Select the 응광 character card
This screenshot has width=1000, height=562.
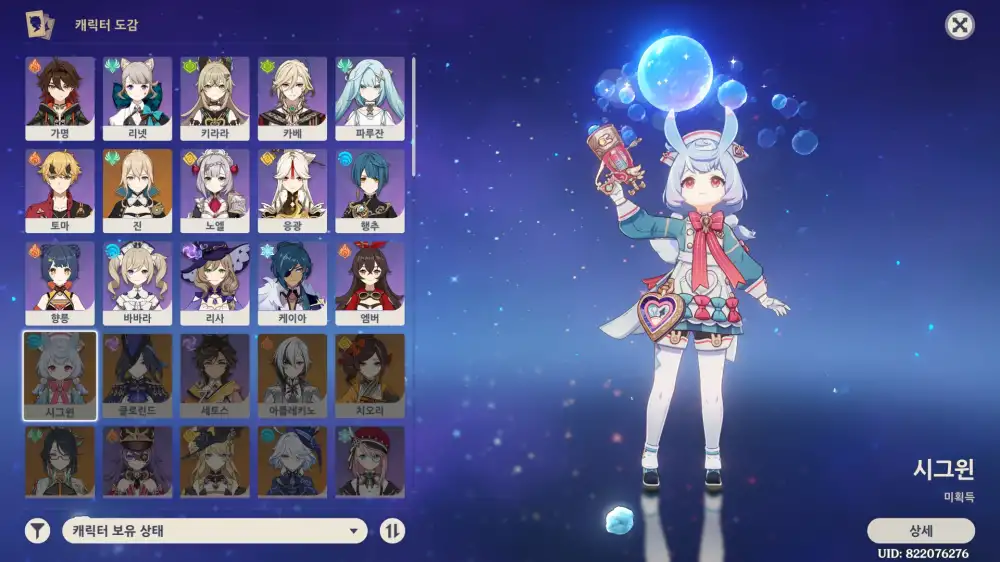click(x=292, y=190)
